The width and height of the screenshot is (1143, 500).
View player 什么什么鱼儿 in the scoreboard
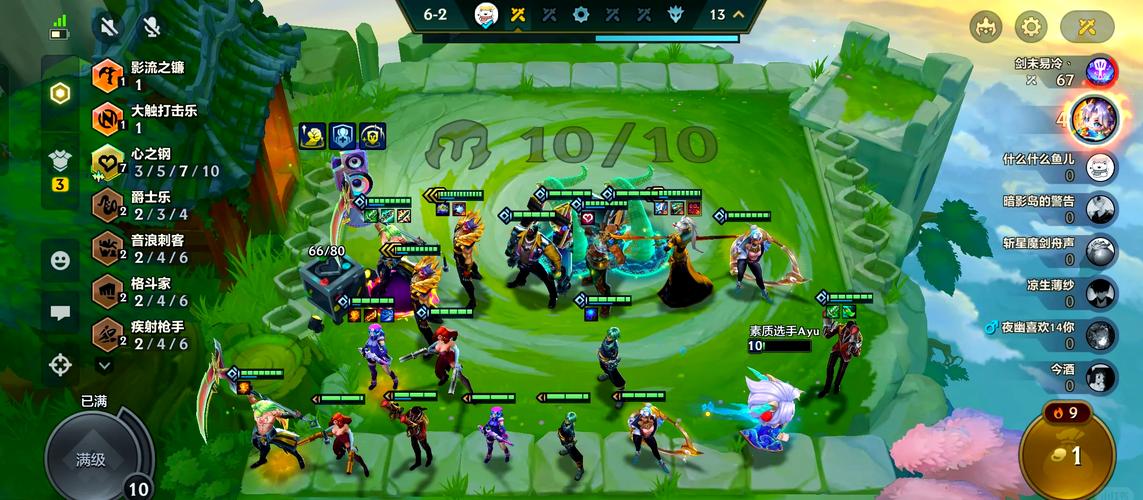1060,166
